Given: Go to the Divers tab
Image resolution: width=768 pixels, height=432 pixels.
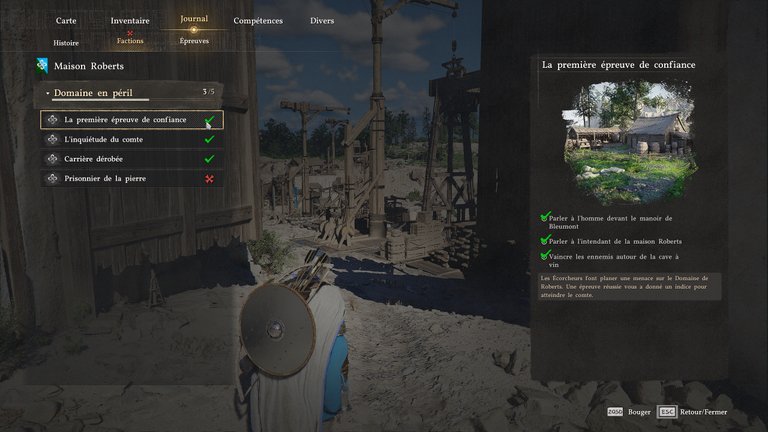Looking at the screenshot, I should click(x=322, y=20).
